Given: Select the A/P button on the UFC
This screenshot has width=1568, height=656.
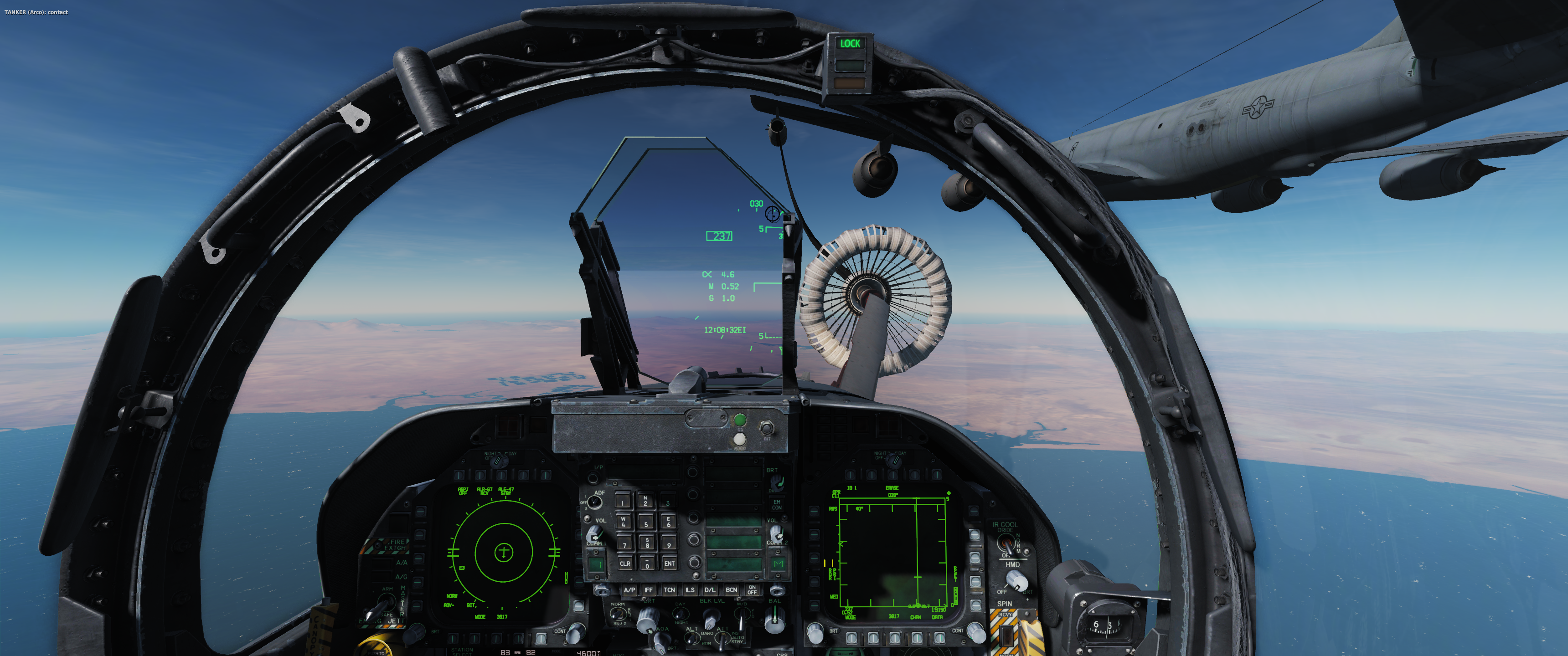Looking at the screenshot, I should coord(629,589).
